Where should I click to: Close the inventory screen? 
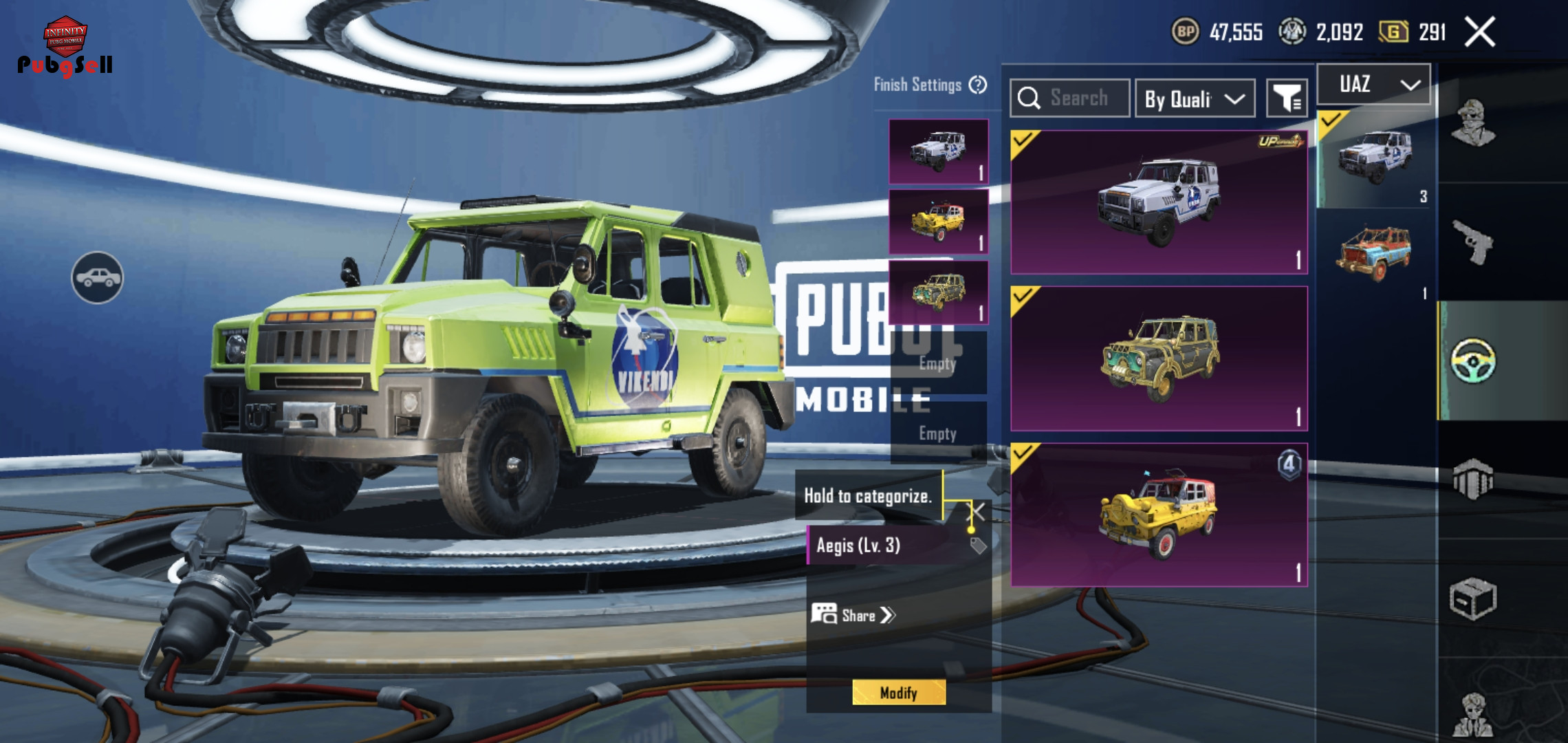coord(1480,32)
